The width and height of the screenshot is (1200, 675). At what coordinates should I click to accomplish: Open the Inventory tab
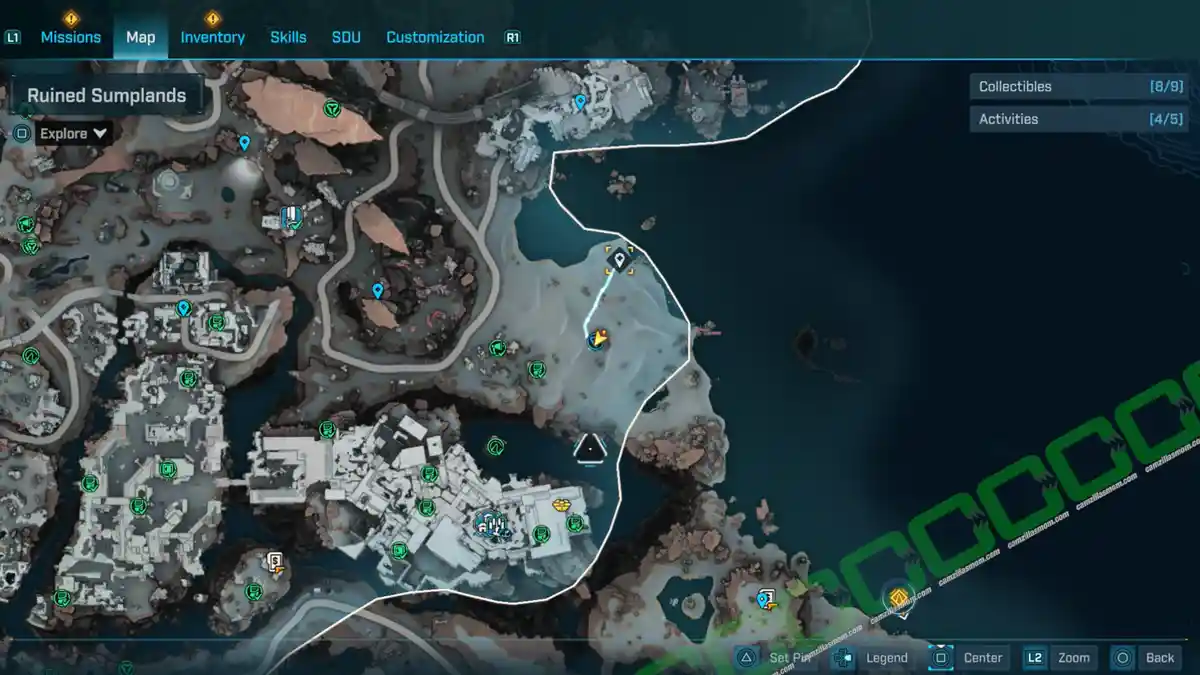212,37
